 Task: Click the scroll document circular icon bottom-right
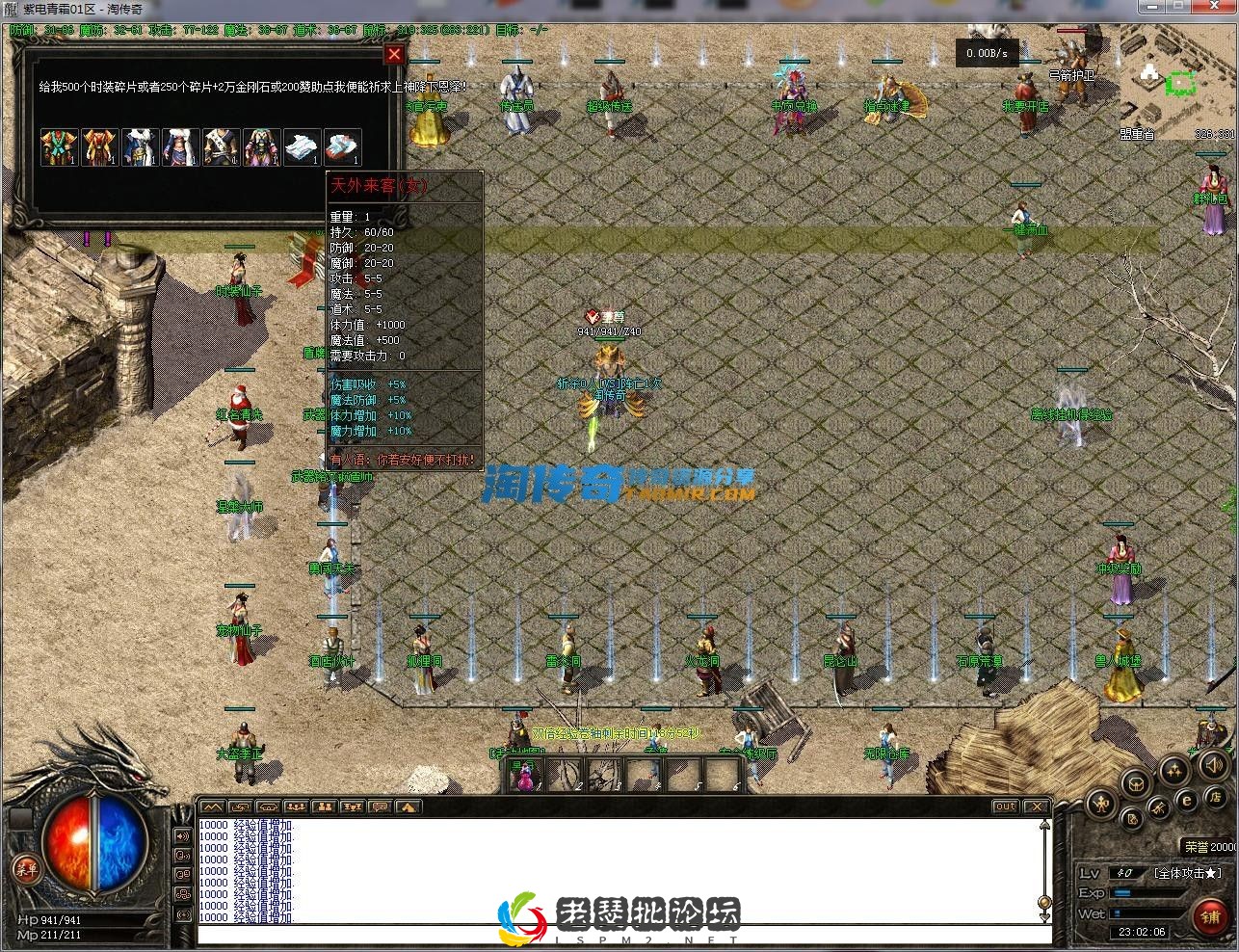pyautogui.click(x=1132, y=818)
